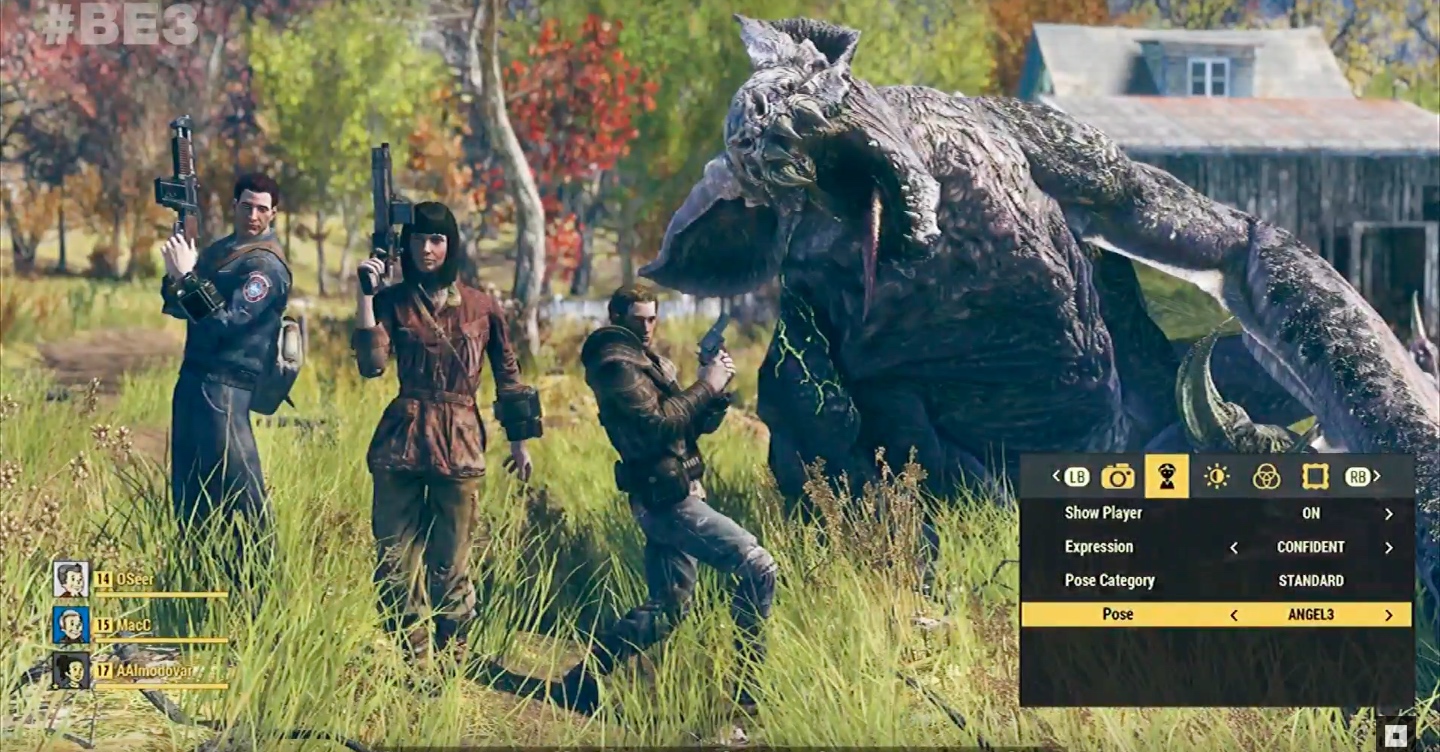Click OSeer's team portrait

tap(71, 579)
